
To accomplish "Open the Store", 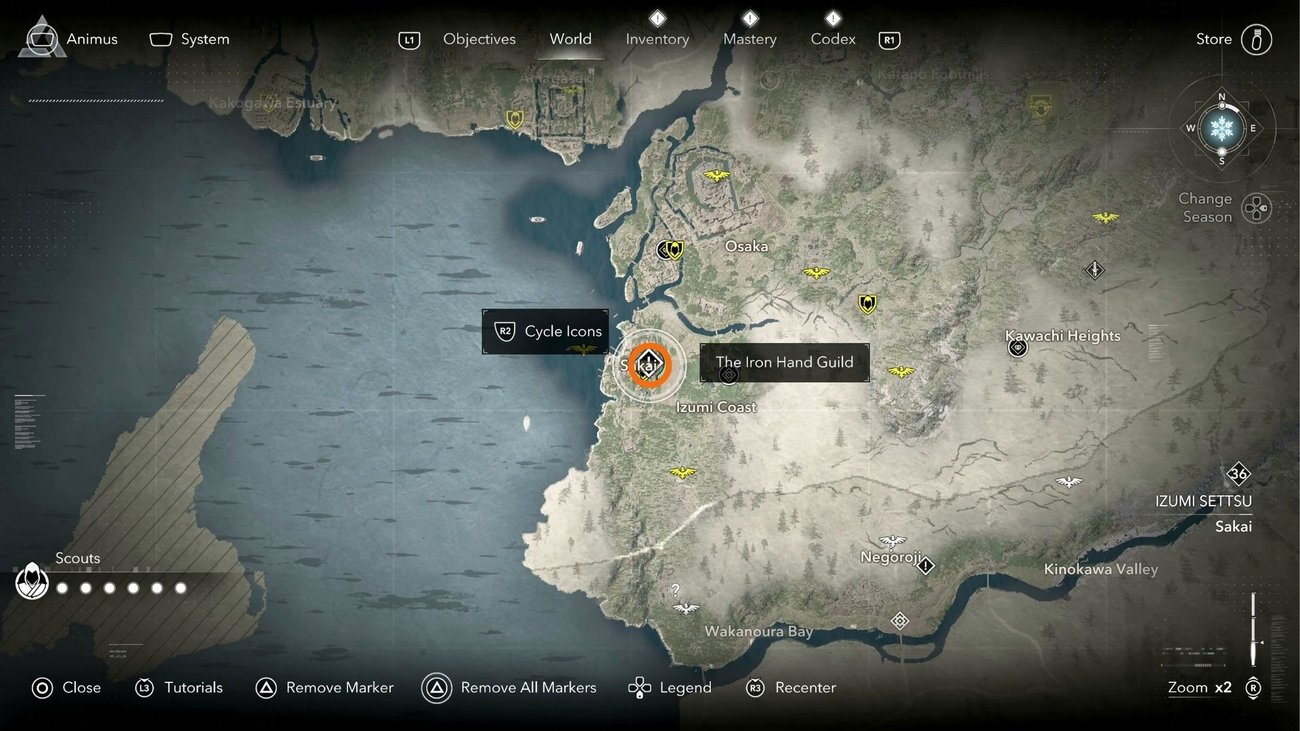I will [x=1233, y=39].
